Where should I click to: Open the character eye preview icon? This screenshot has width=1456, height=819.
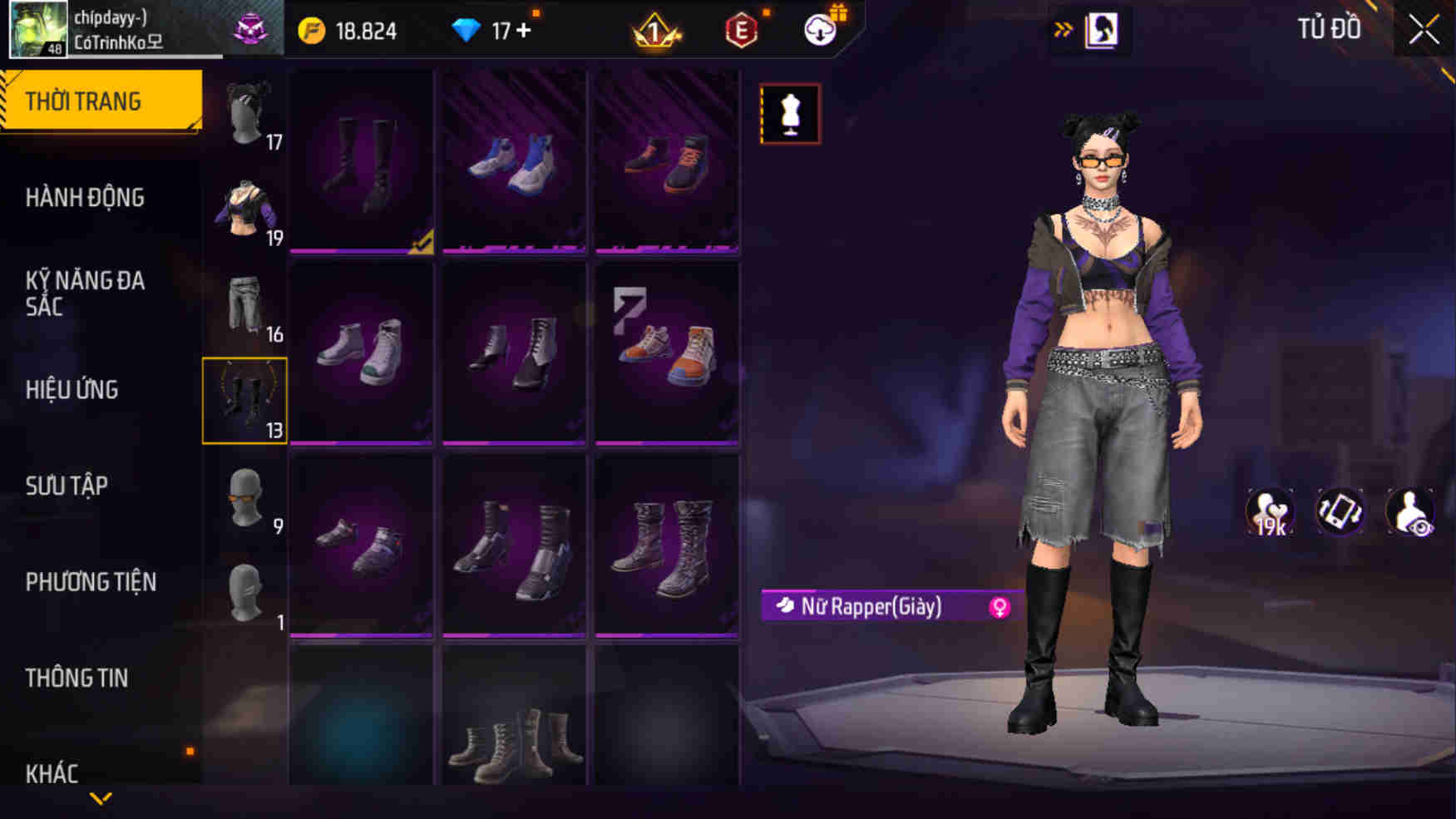[x=1409, y=513]
